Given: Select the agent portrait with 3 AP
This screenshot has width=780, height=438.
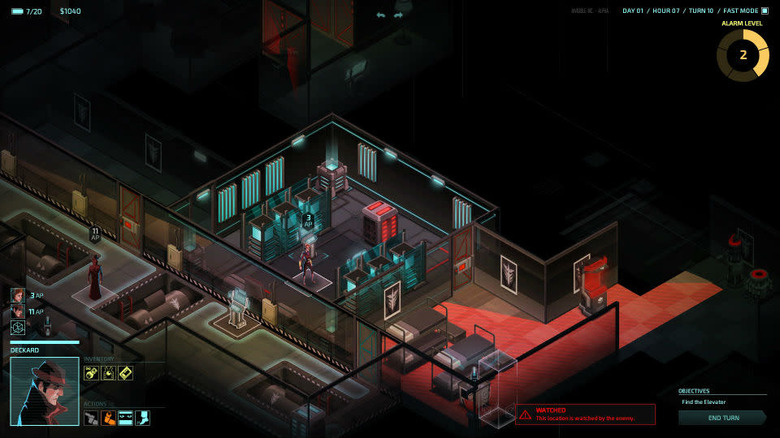Looking at the screenshot, I should (17, 295).
